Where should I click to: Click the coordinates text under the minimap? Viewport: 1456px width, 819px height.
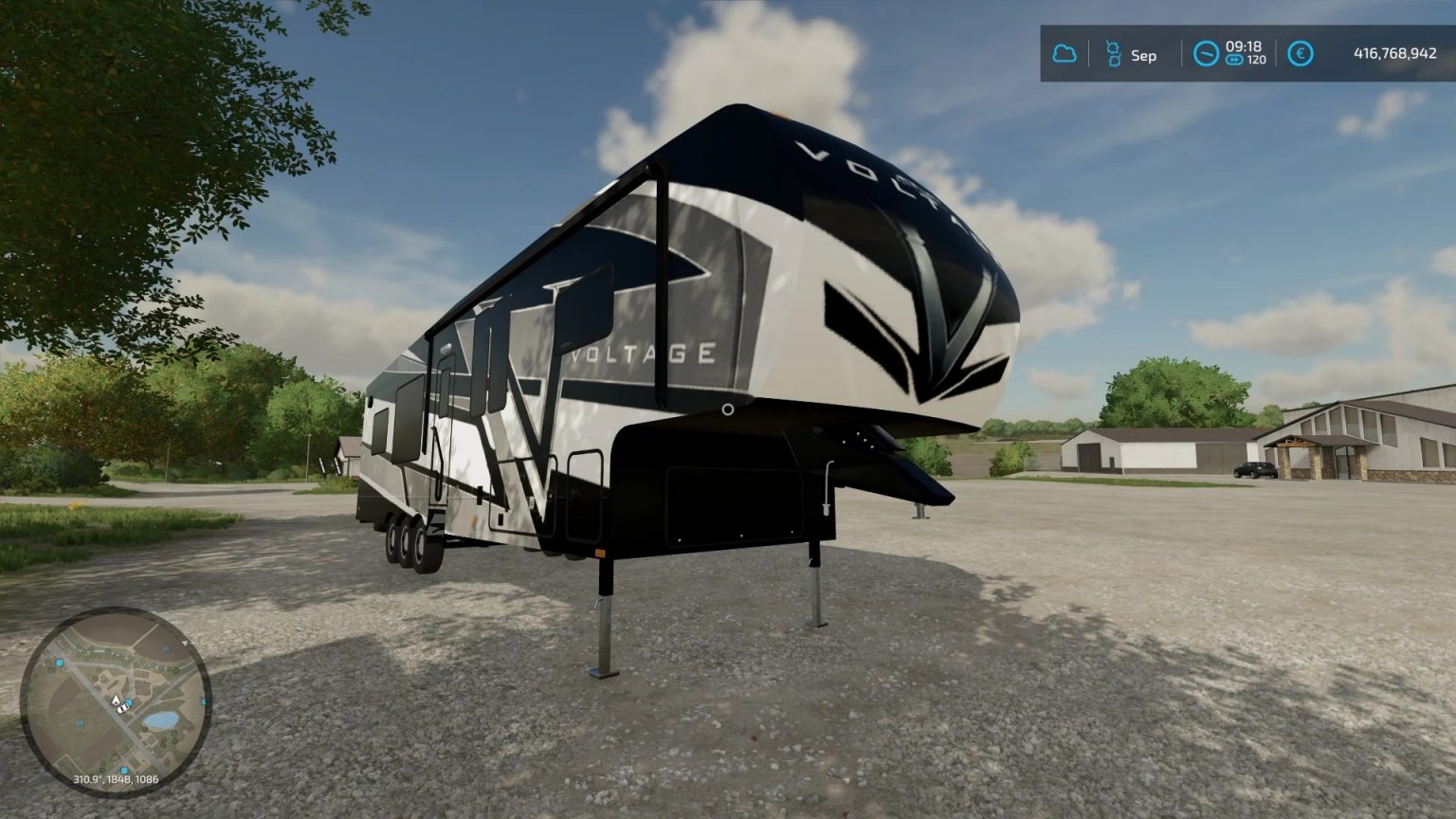pyautogui.click(x=116, y=779)
